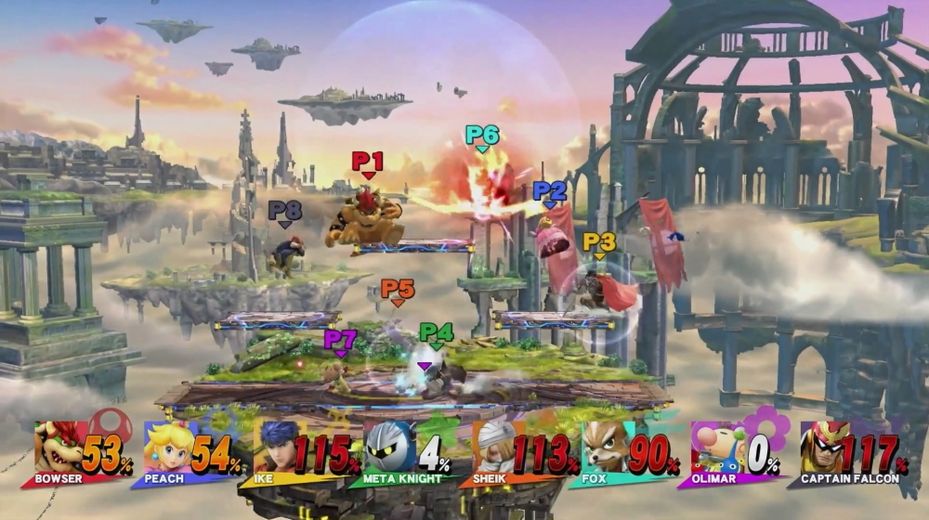Select Sheik's character portrait
This screenshot has width=929, height=520.
pos(496,446)
